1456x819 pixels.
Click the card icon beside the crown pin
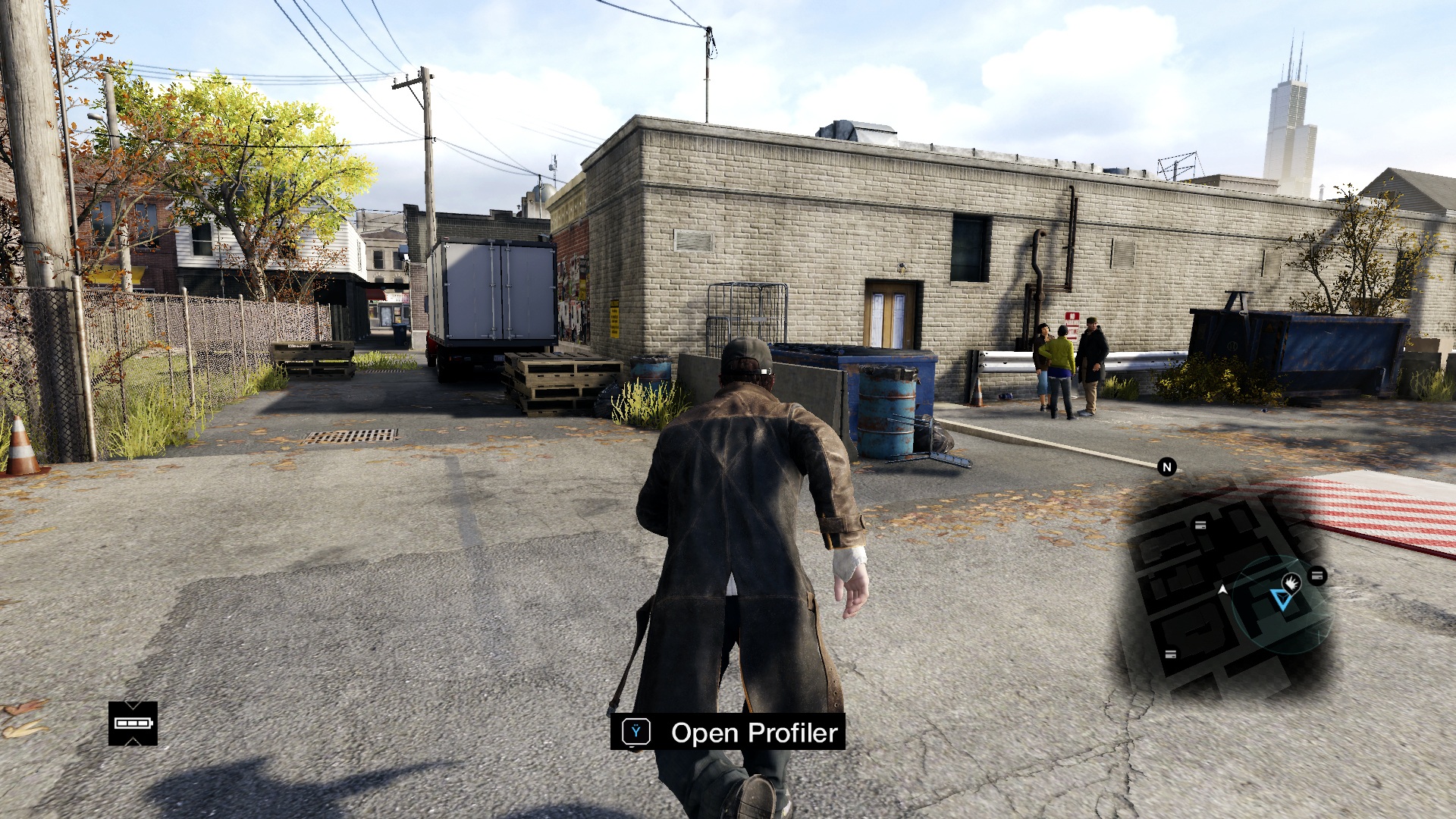1318,576
